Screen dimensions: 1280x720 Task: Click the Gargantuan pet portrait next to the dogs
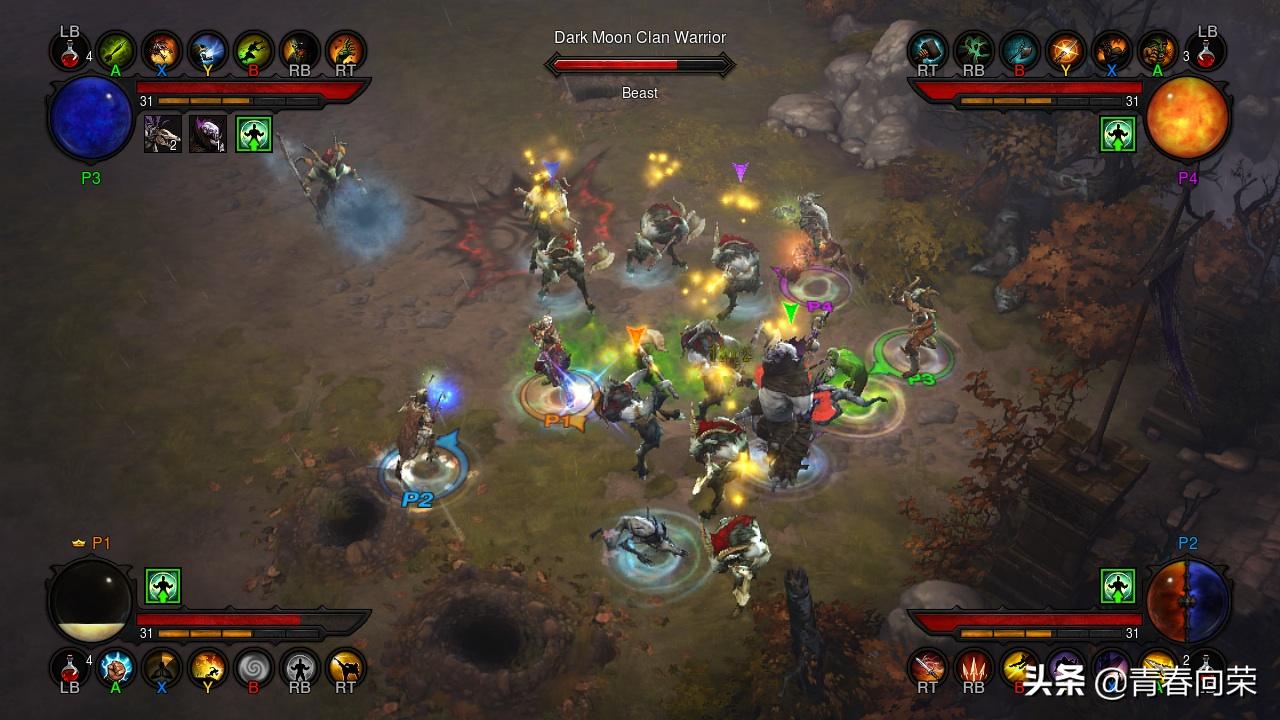[208, 134]
